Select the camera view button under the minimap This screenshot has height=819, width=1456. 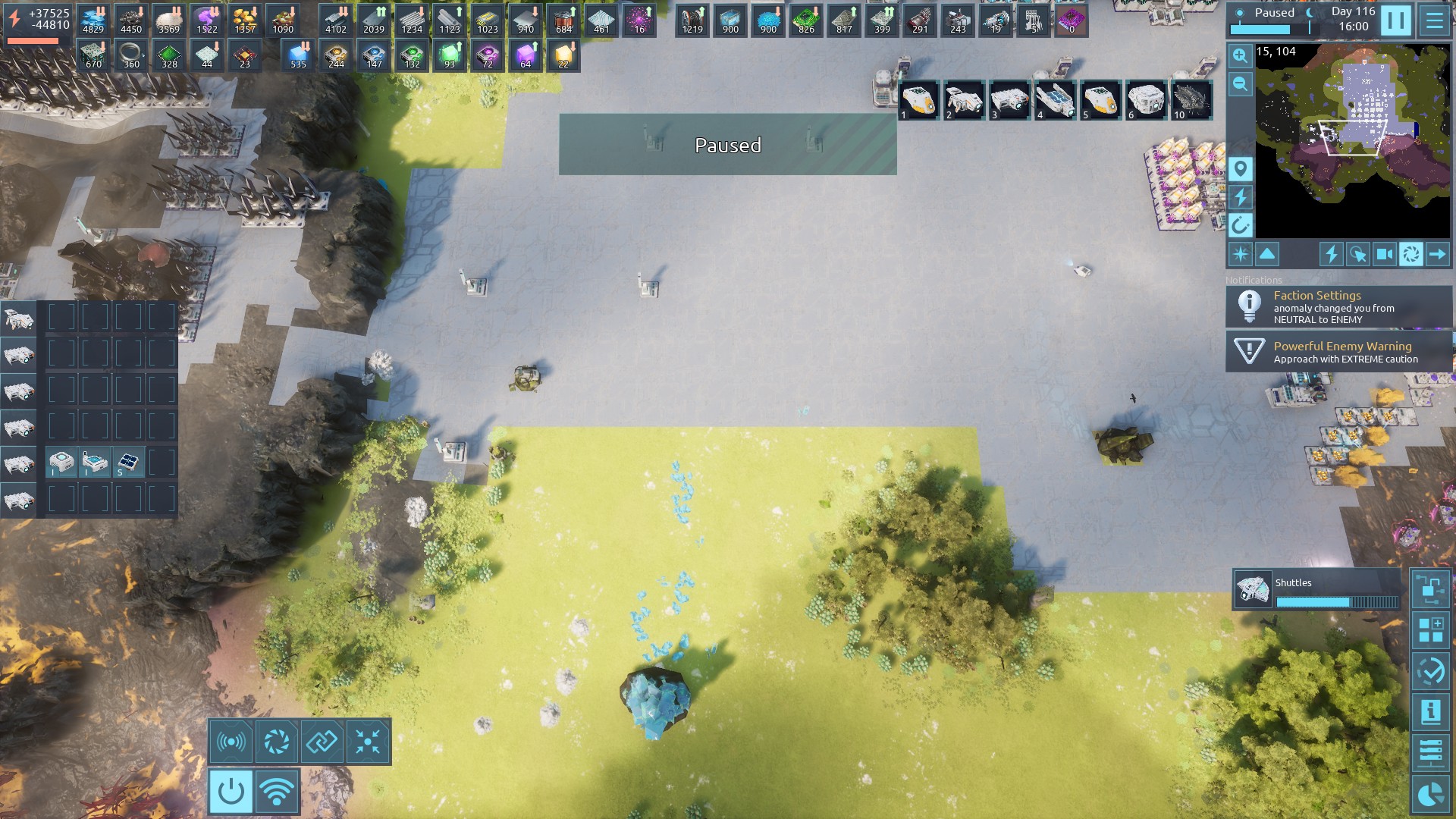click(1384, 254)
